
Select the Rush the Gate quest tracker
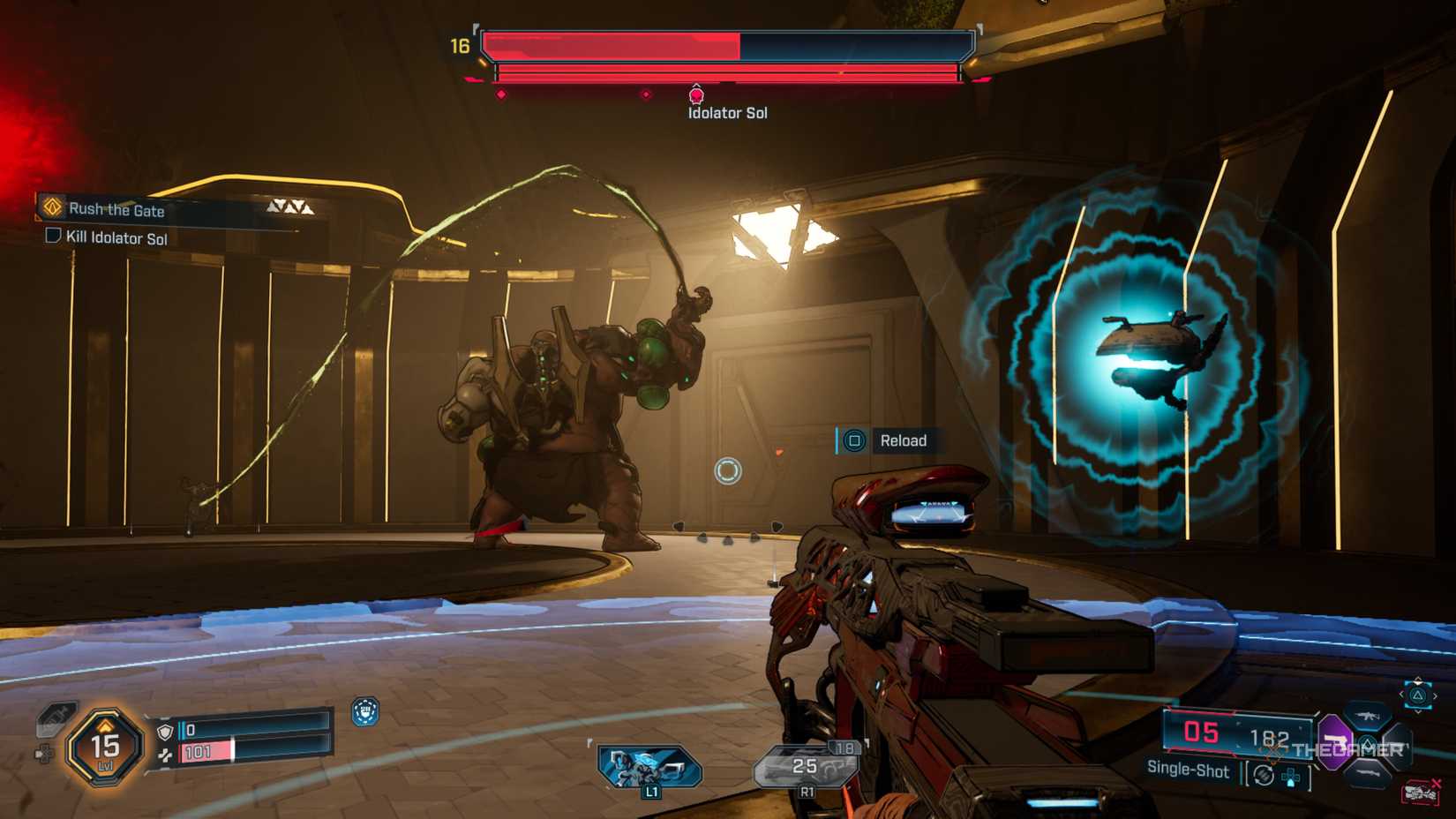click(116, 209)
